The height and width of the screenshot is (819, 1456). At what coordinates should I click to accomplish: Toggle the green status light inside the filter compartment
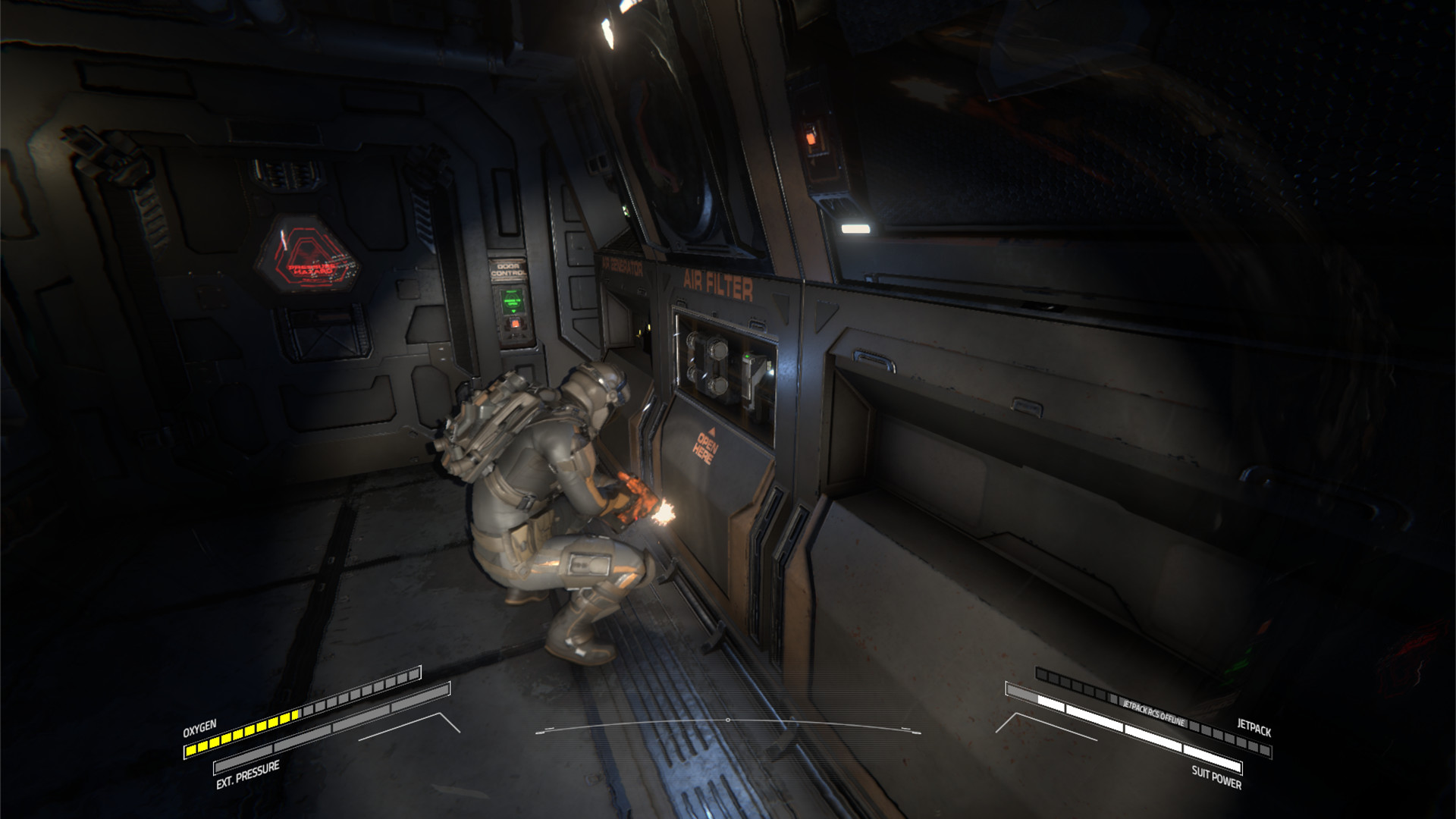pyautogui.click(x=748, y=355)
